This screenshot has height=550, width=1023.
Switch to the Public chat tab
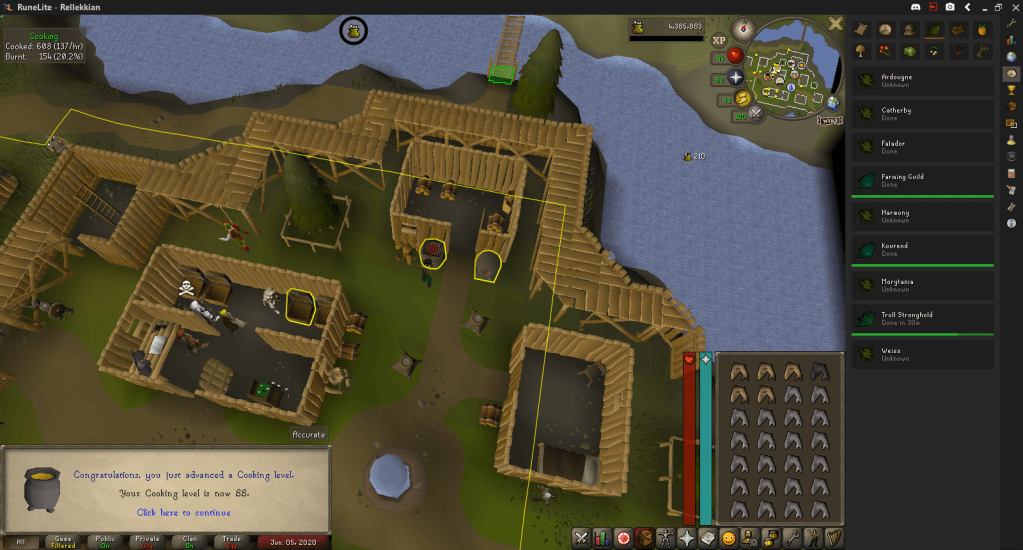[103, 542]
